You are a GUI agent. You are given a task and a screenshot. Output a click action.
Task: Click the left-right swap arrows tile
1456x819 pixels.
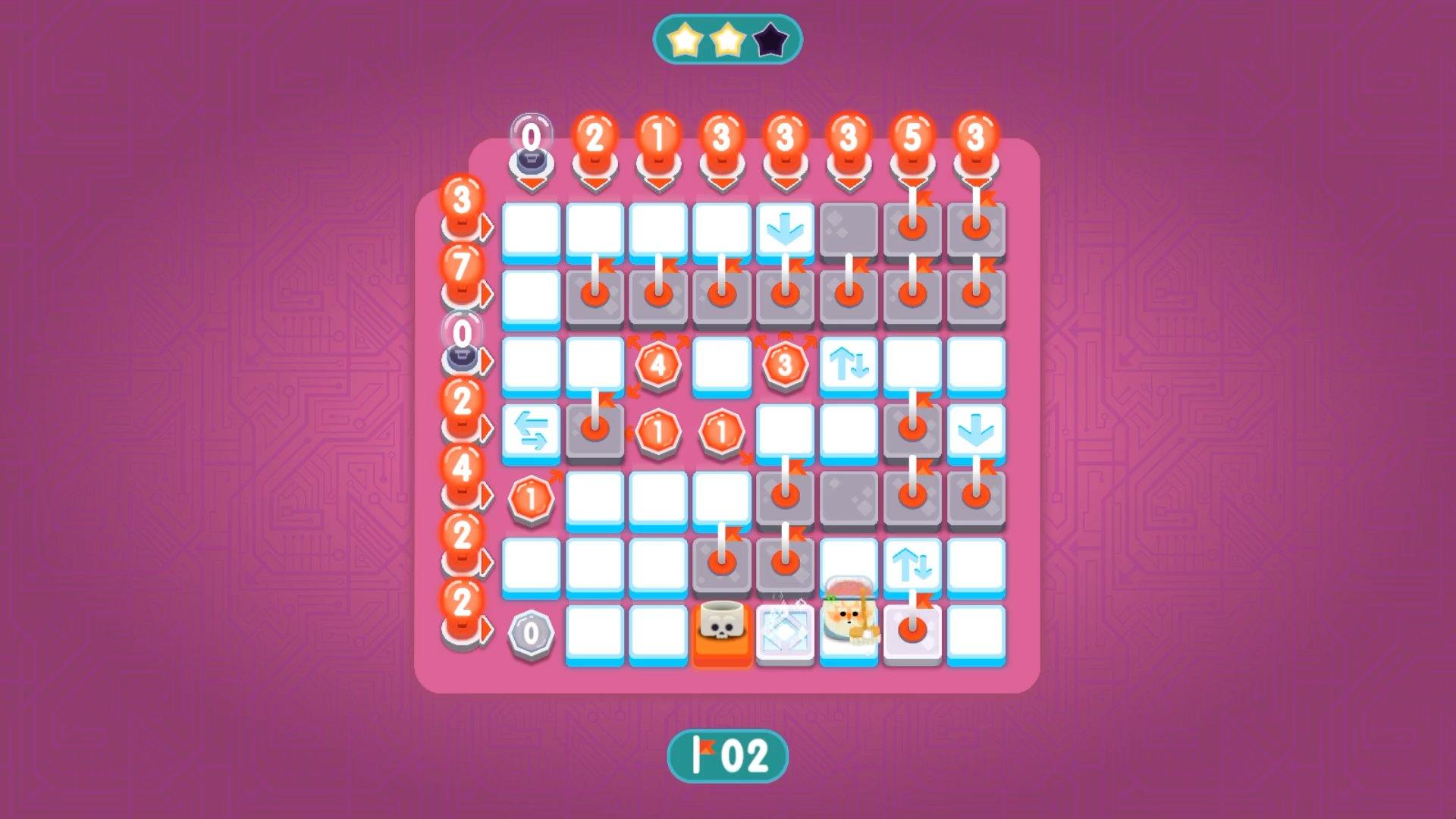pos(531,428)
